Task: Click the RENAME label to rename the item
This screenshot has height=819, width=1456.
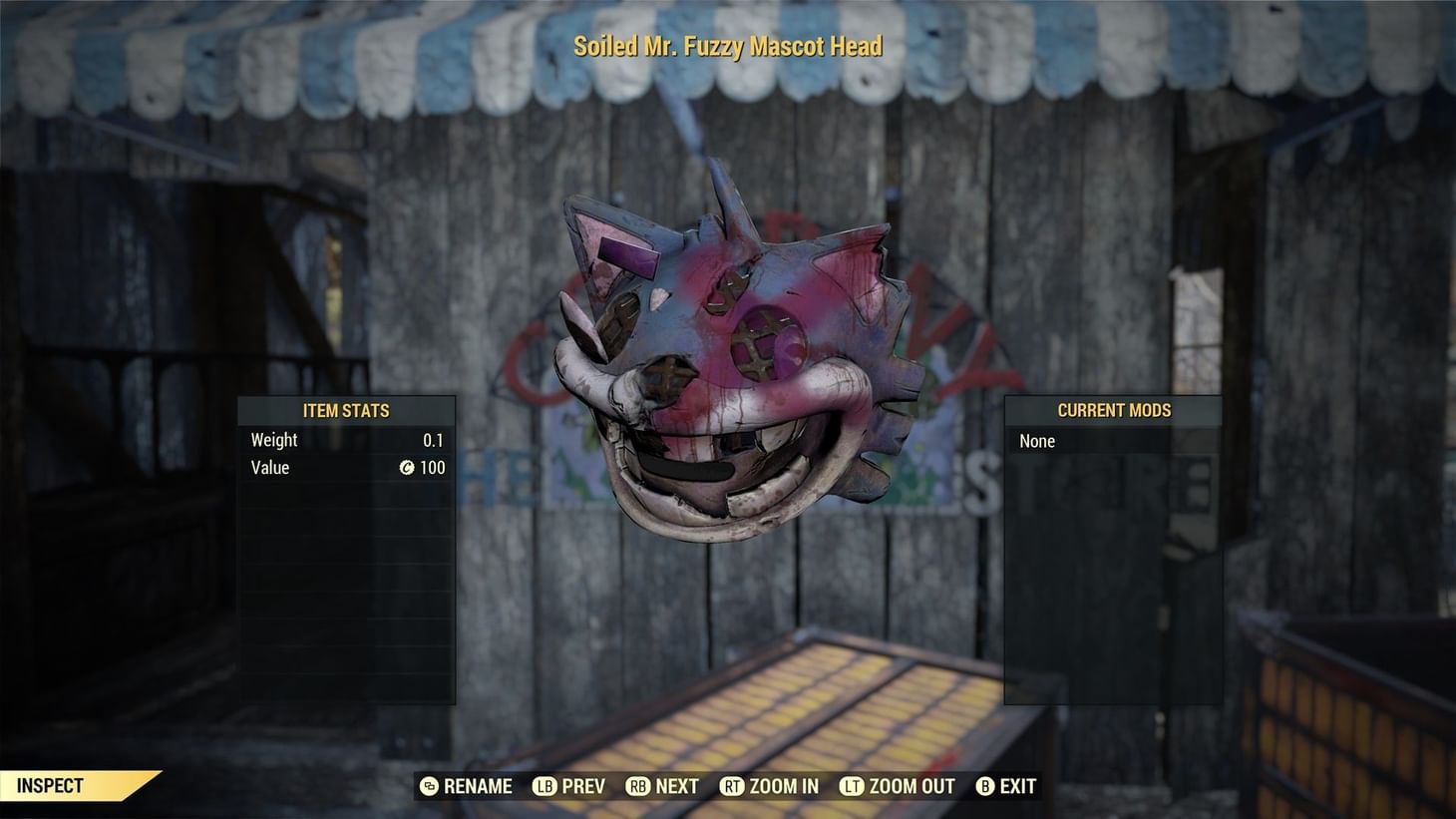Action: tap(477, 786)
